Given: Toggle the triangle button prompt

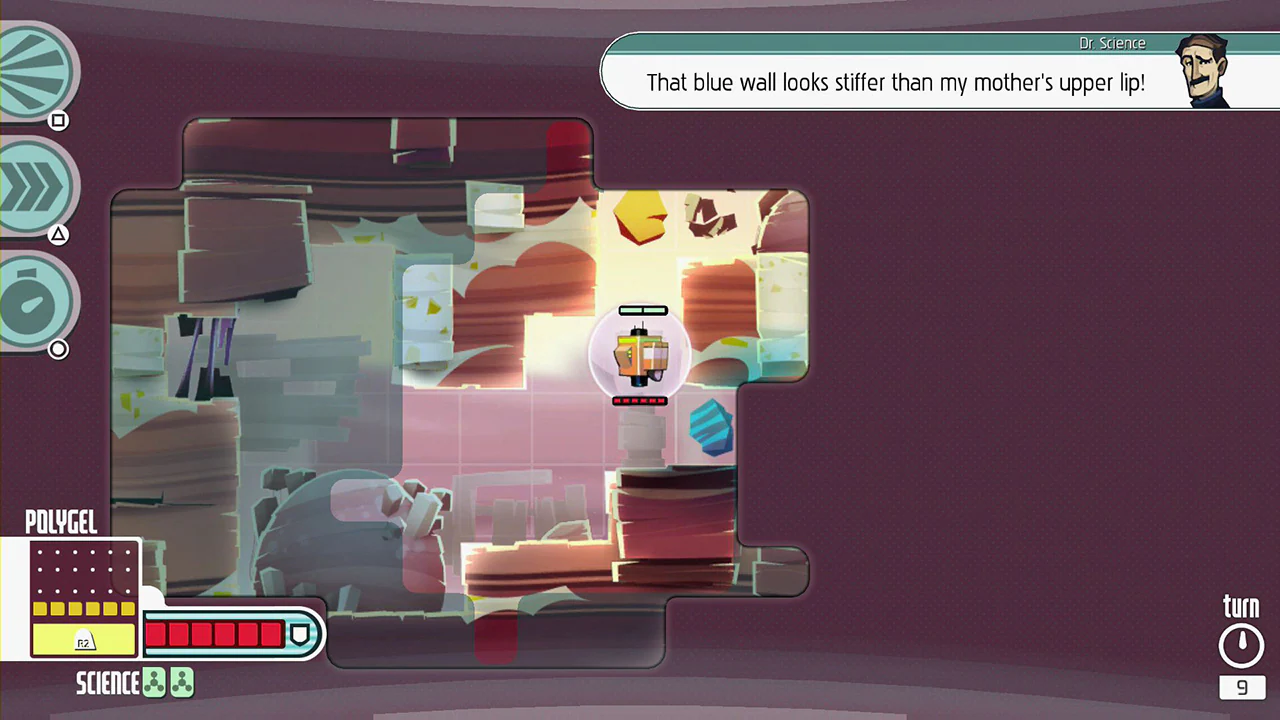Looking at the screenshot, I should click(x=58, y=233).
